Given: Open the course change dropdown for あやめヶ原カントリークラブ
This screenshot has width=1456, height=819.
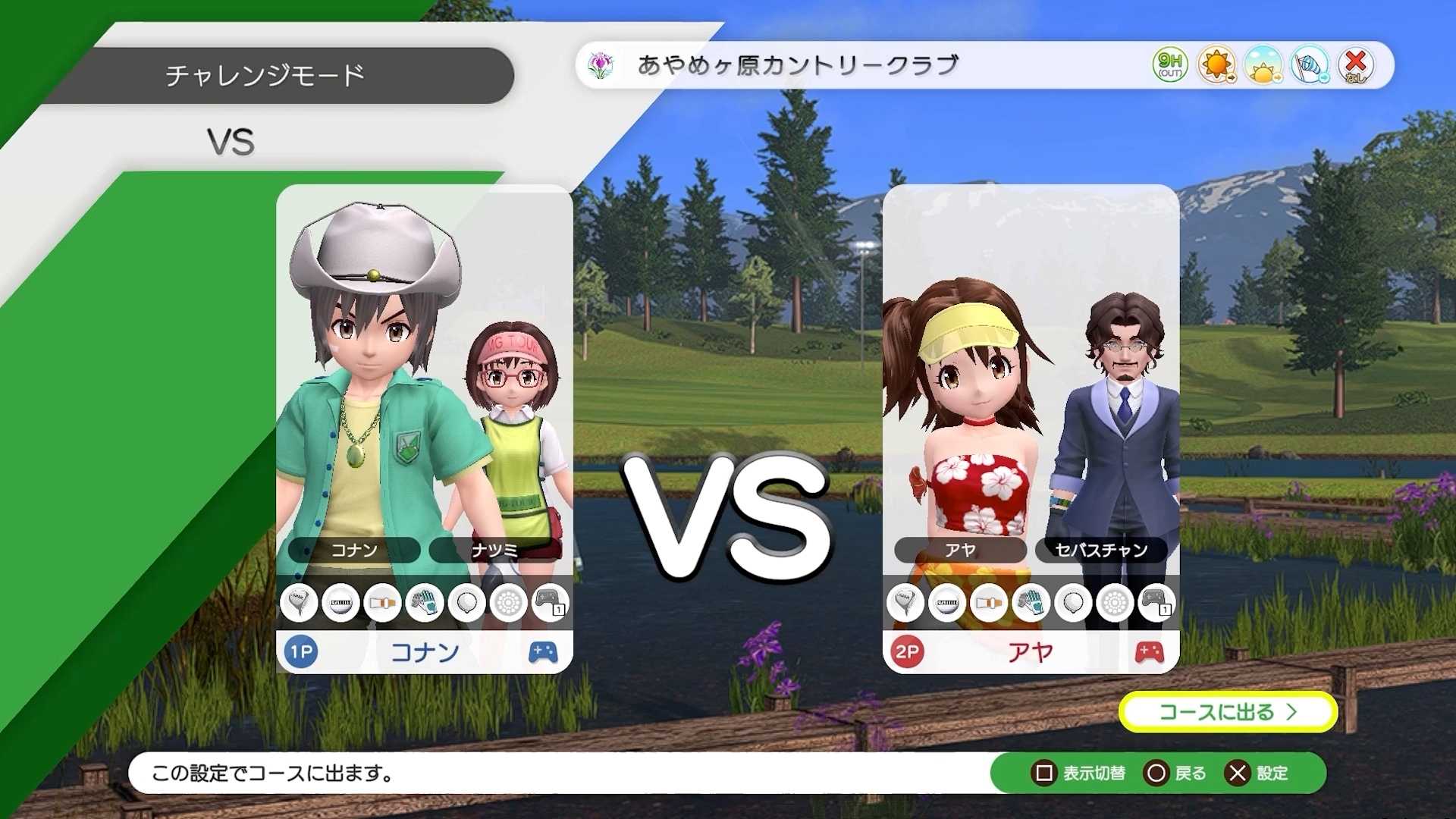Looking at the screenshot, I should pyautogui.click(x=797, y=66).
